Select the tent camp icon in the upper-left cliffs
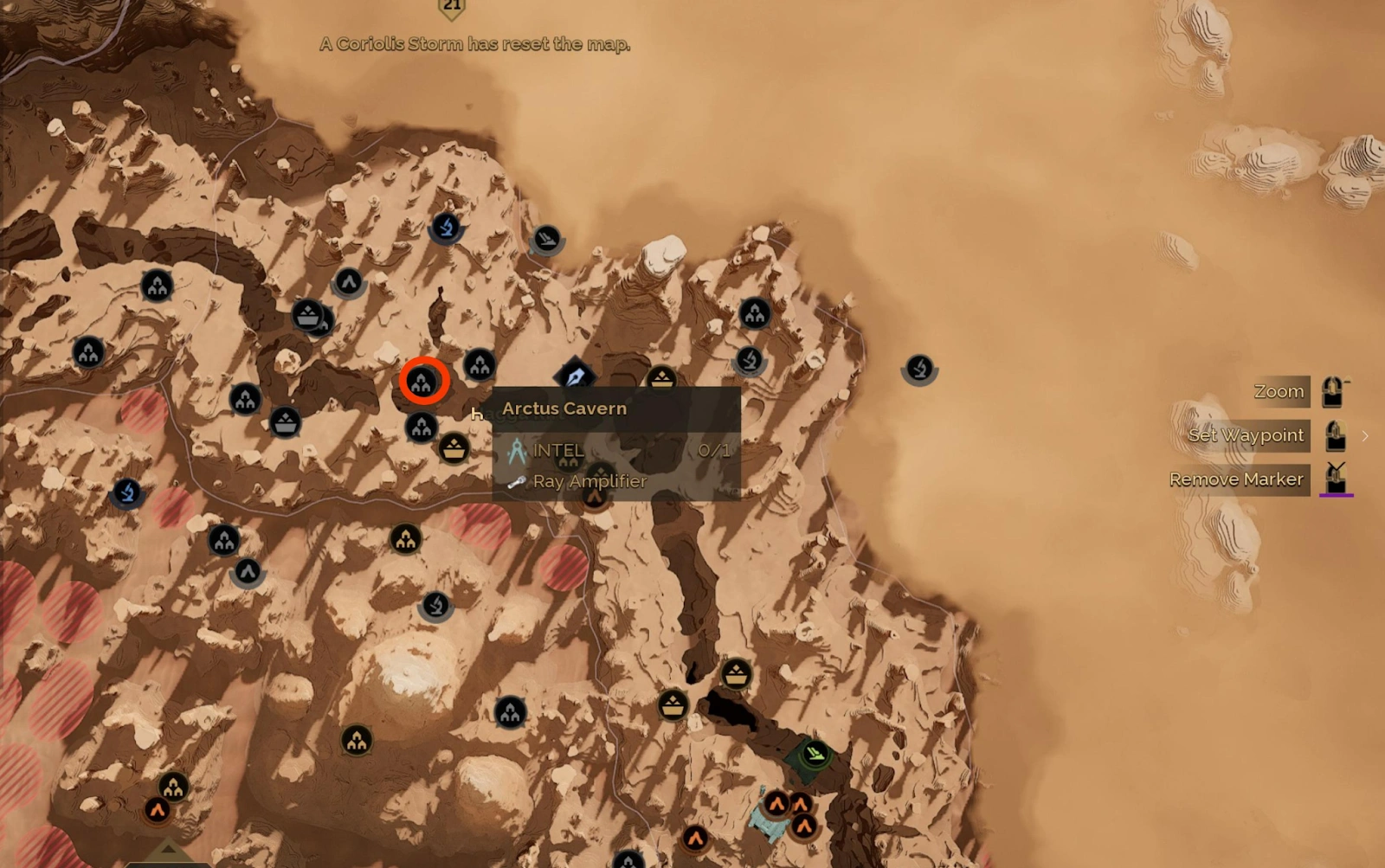The width and height of the screenshot is (1385, 868). [158, 283]
